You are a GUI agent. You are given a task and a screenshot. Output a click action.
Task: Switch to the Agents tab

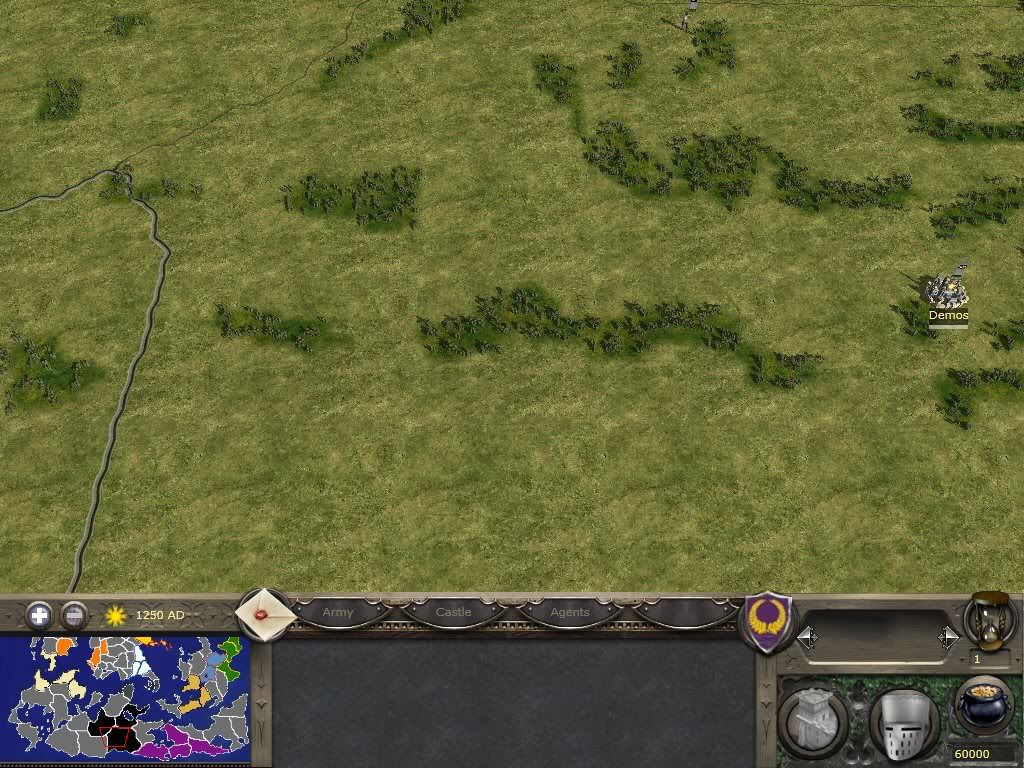[570, 612]
